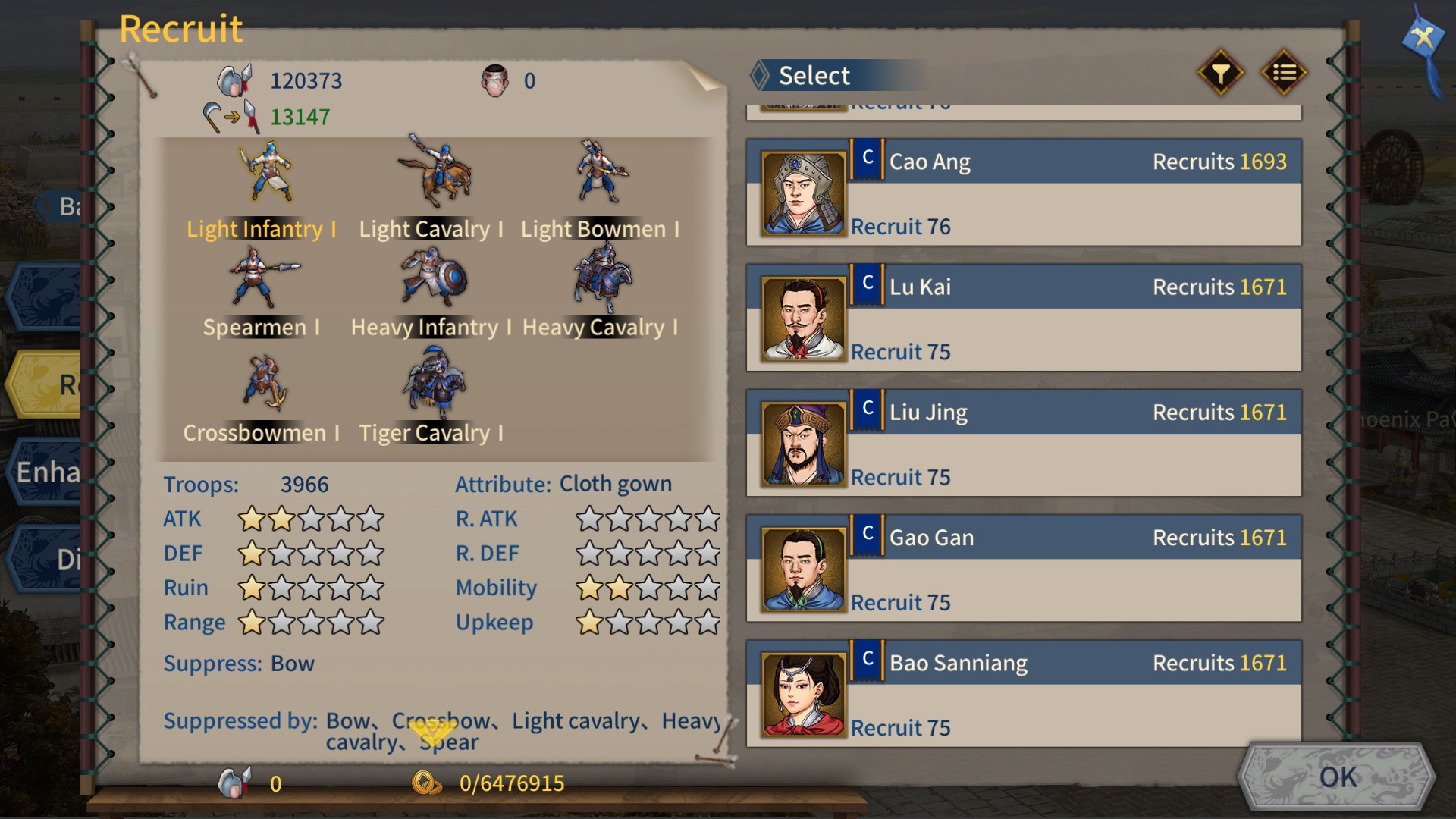Select Liu Jing in officer list

pyautogui.click(x=1024, y=442)
